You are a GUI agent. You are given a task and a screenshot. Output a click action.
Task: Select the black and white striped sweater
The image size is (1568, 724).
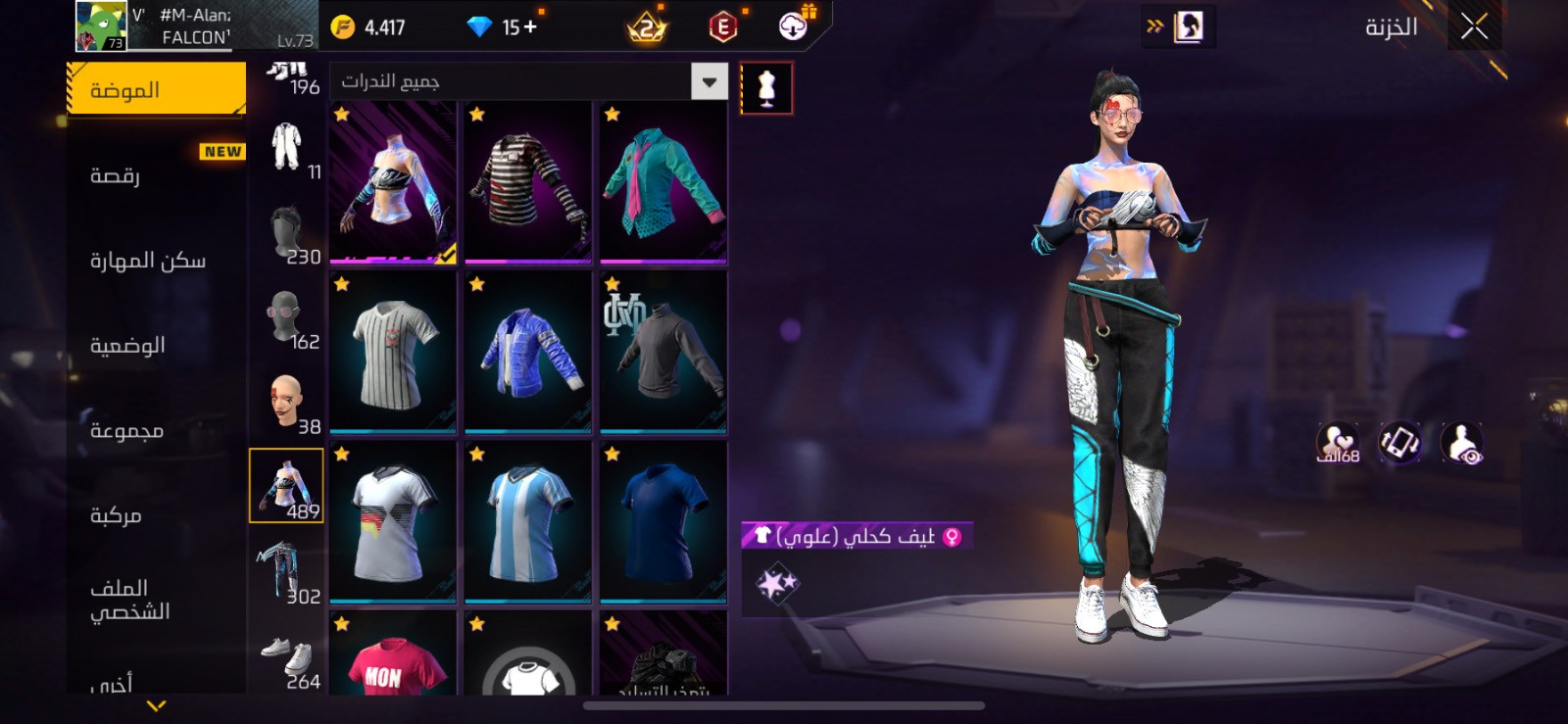click(x=527, y=183)
